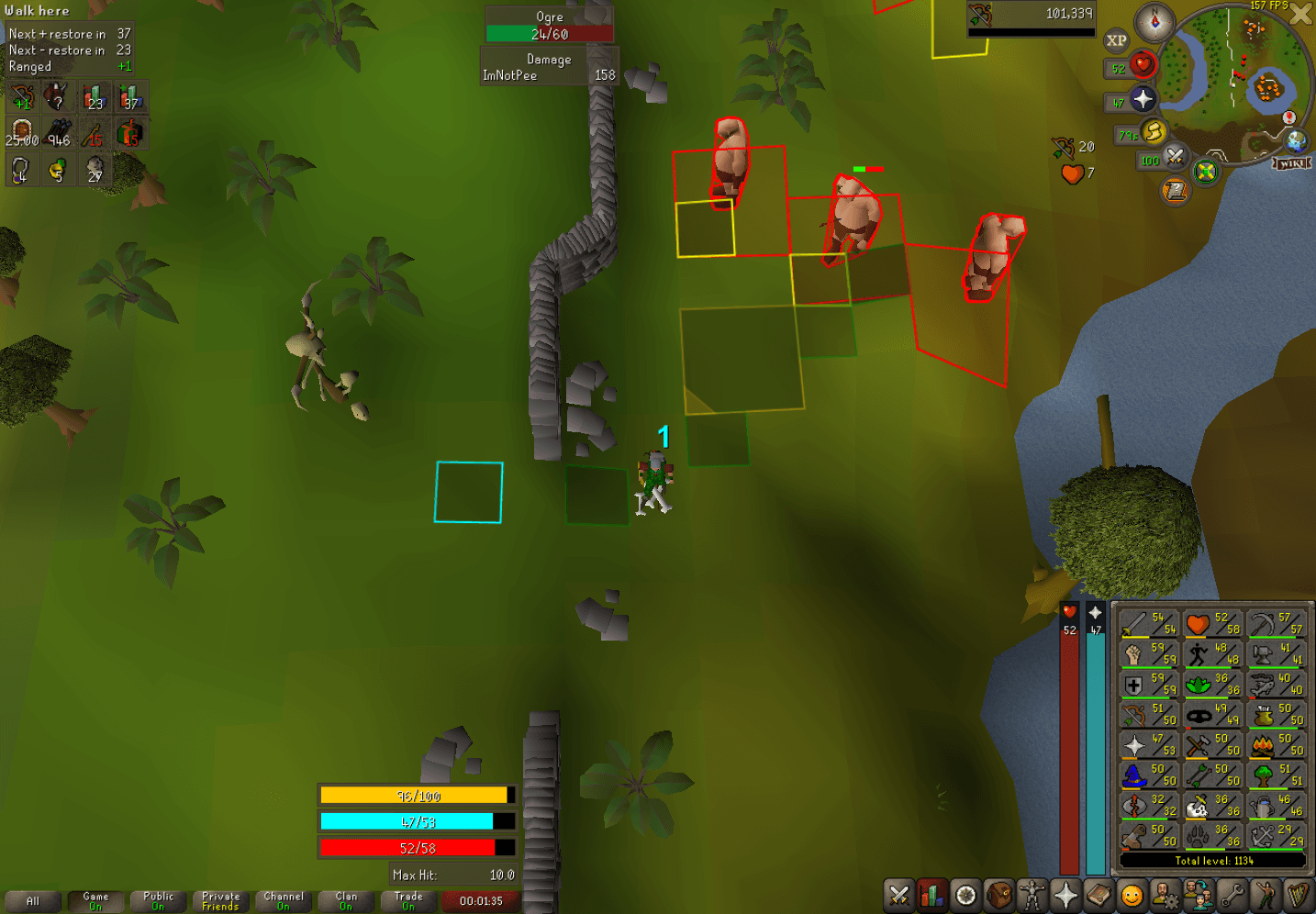The width and height of the screenshot is (1316, 914).
Task: Open the quest scroll icon below minimap
Action: click(1176, 188)
